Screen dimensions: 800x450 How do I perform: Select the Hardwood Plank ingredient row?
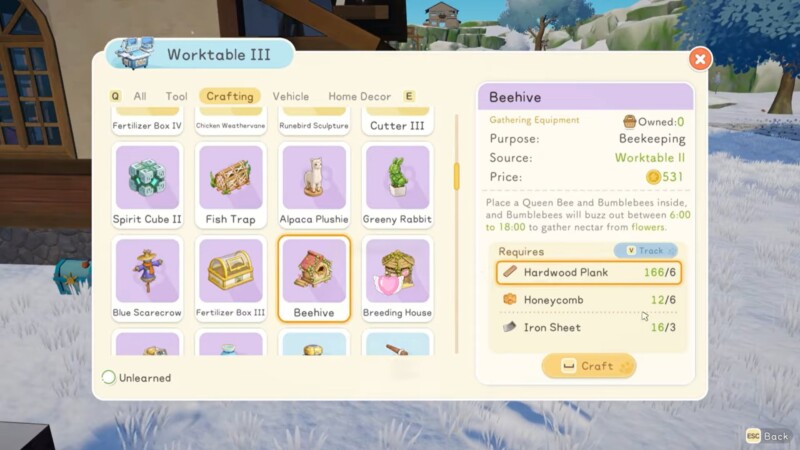588,272
